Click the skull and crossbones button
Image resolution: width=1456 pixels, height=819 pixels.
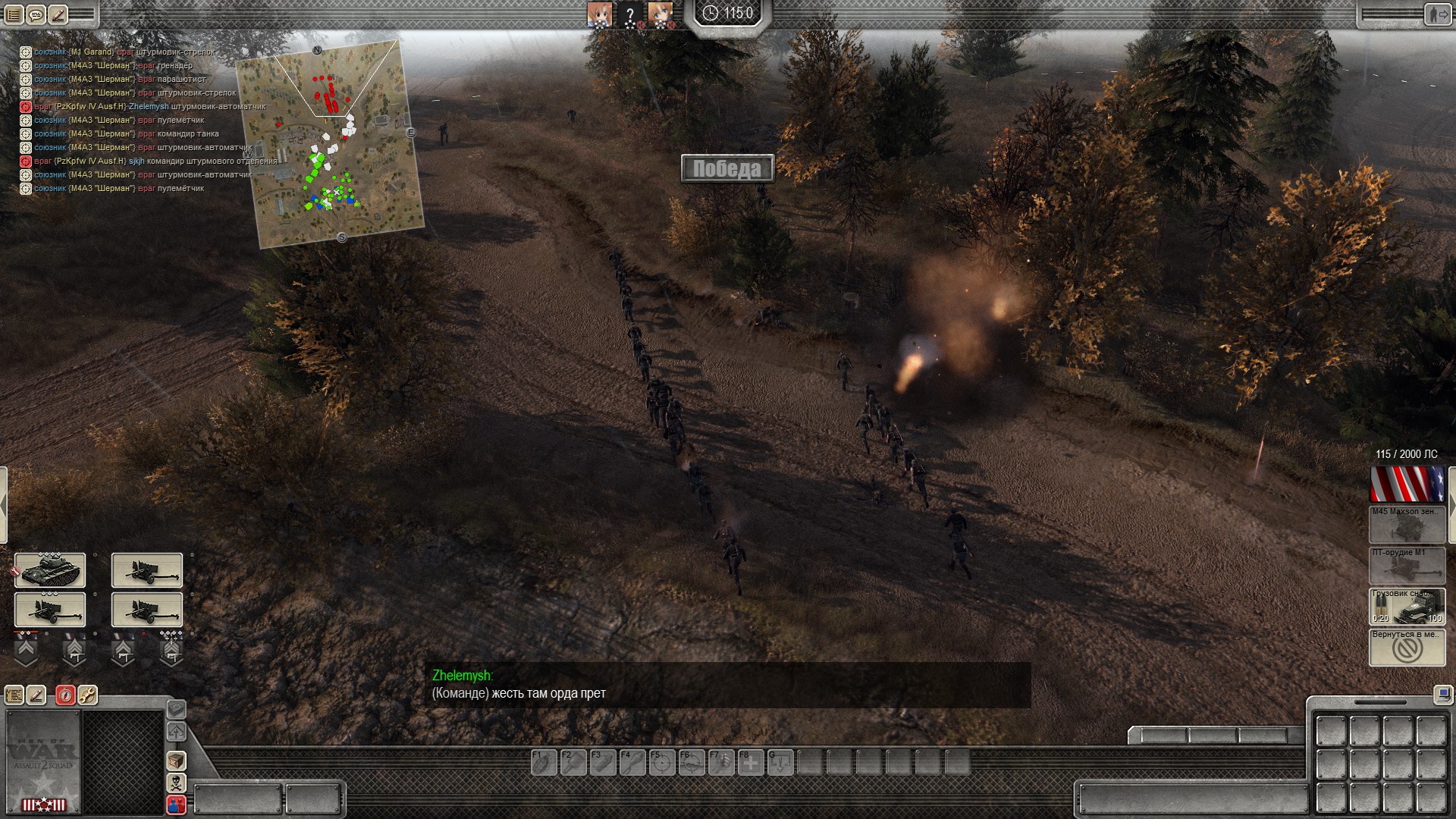point(176,783)
